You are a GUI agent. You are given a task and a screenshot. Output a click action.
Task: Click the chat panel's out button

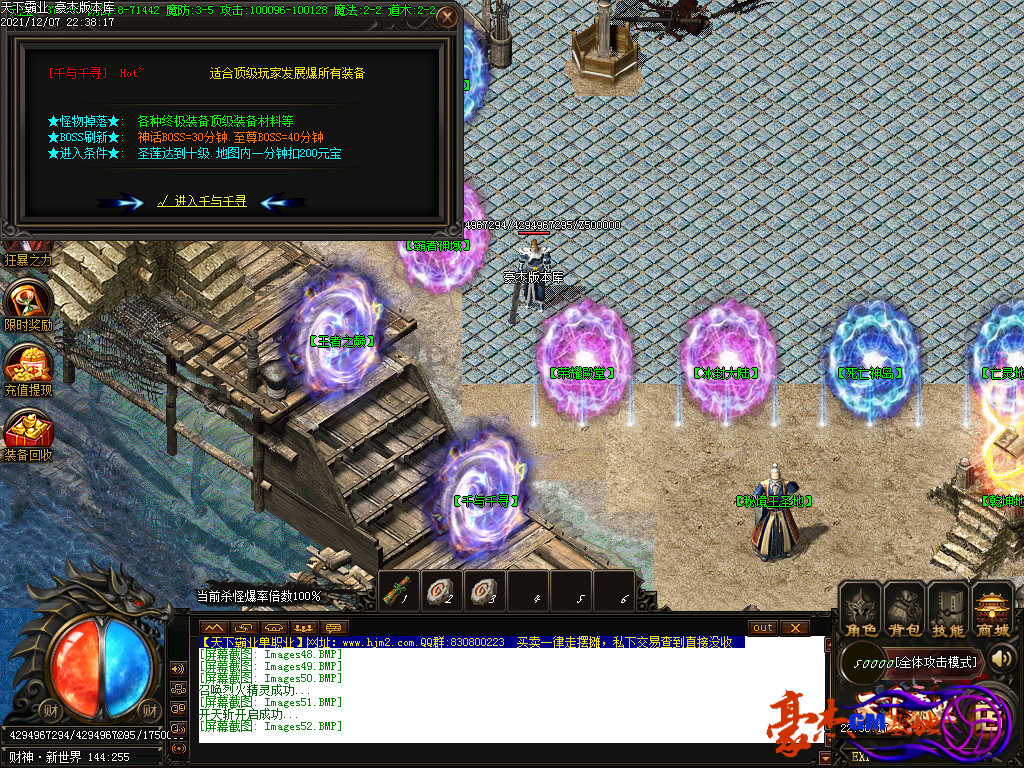(763, 627)
